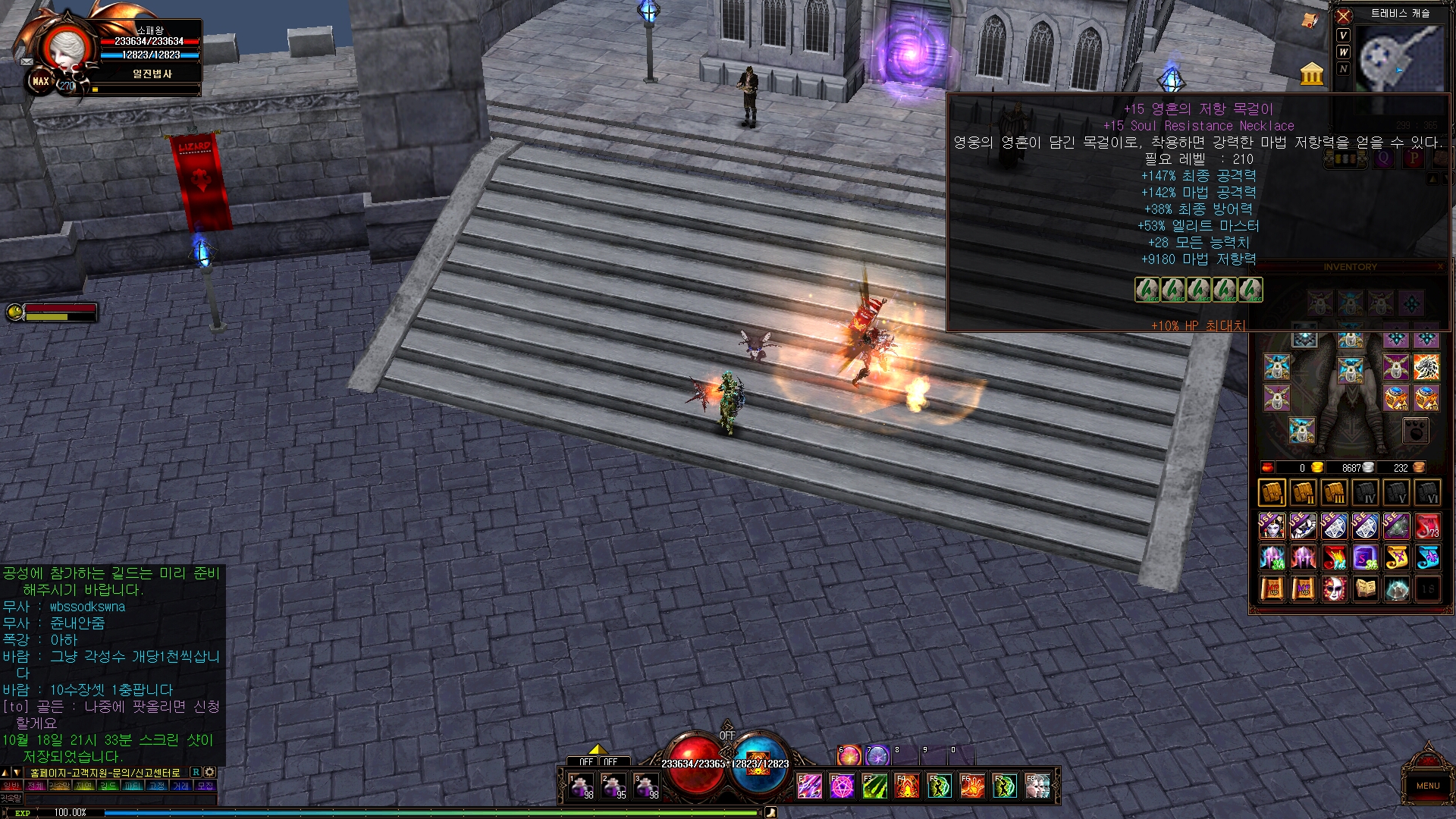Click the pet paw equipment slot
1456x819 pixels.
pos(1415,431)
